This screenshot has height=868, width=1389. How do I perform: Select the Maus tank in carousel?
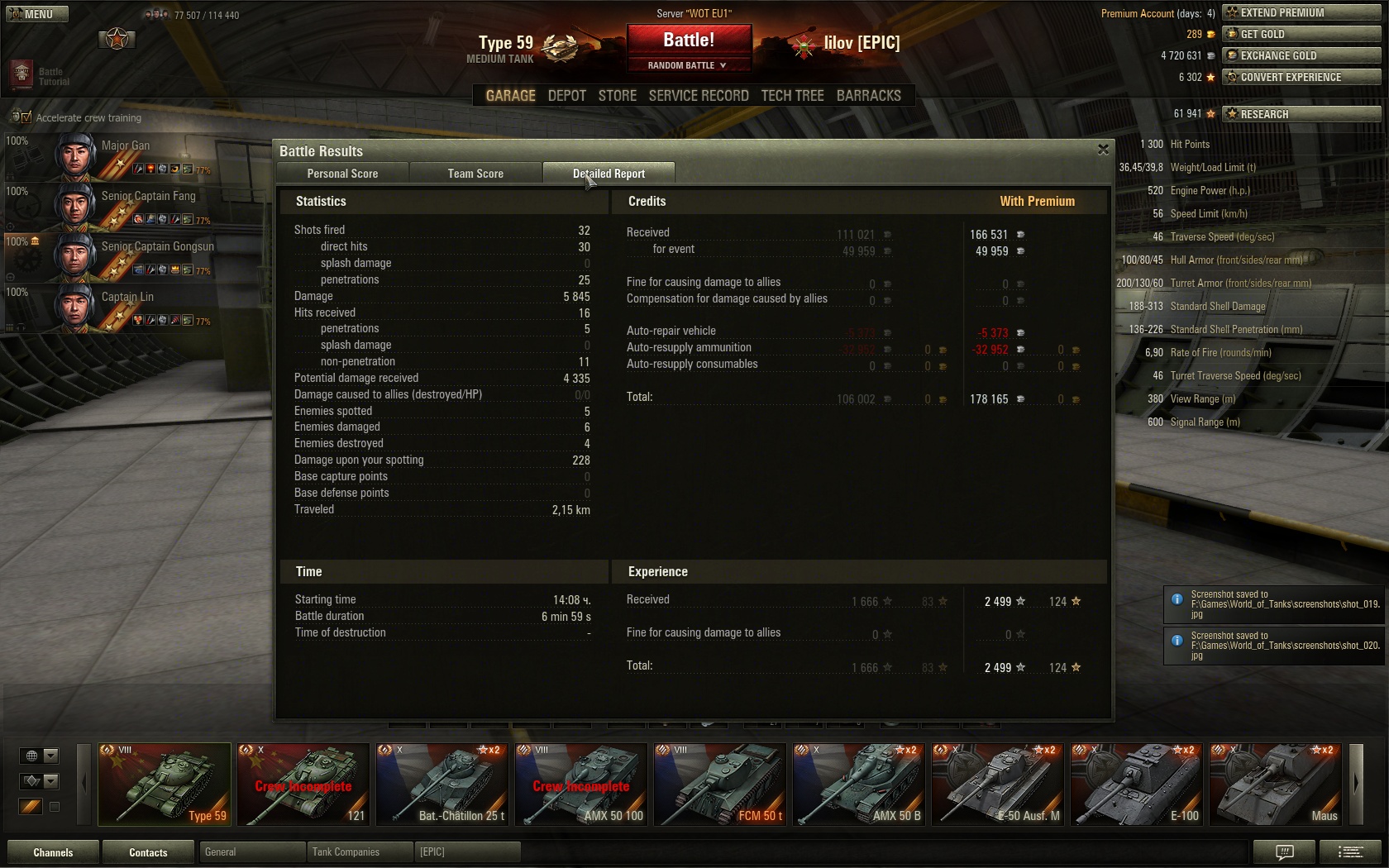point(1276,784)
